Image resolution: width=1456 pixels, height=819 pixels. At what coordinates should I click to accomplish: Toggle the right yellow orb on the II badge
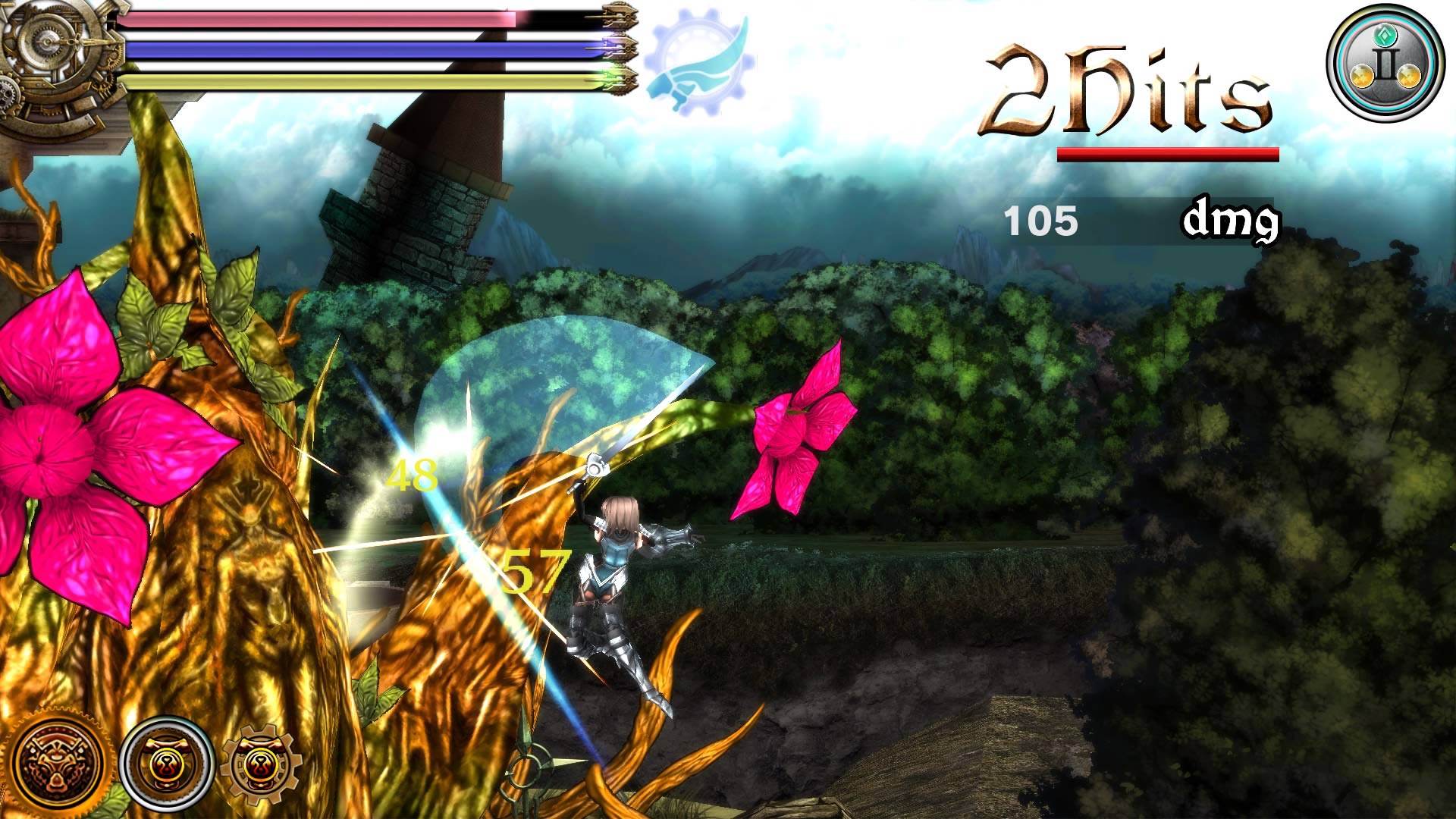(1409, 76)
